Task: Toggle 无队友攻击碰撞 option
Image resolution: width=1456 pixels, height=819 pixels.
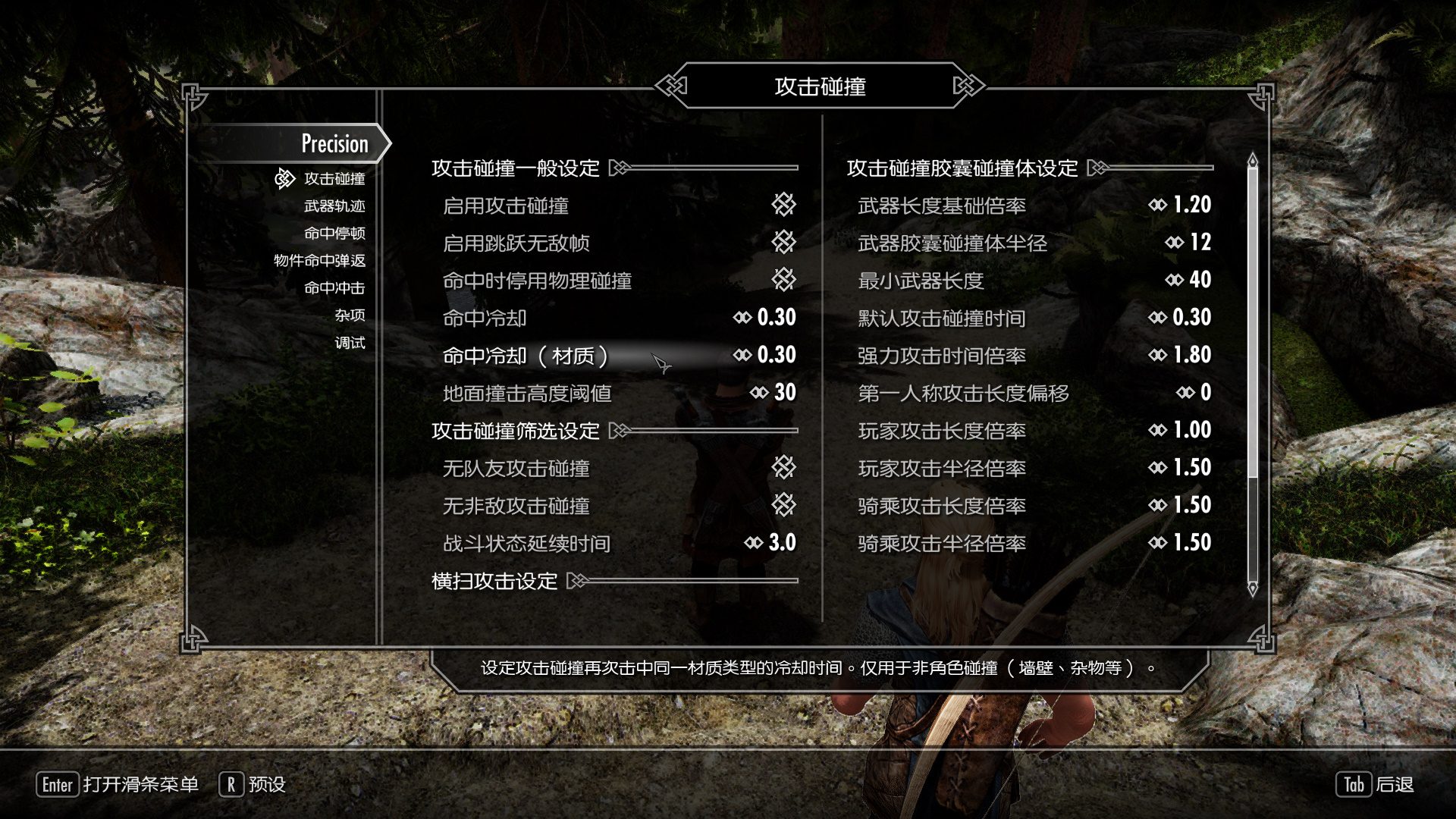Action: (783, 468)
